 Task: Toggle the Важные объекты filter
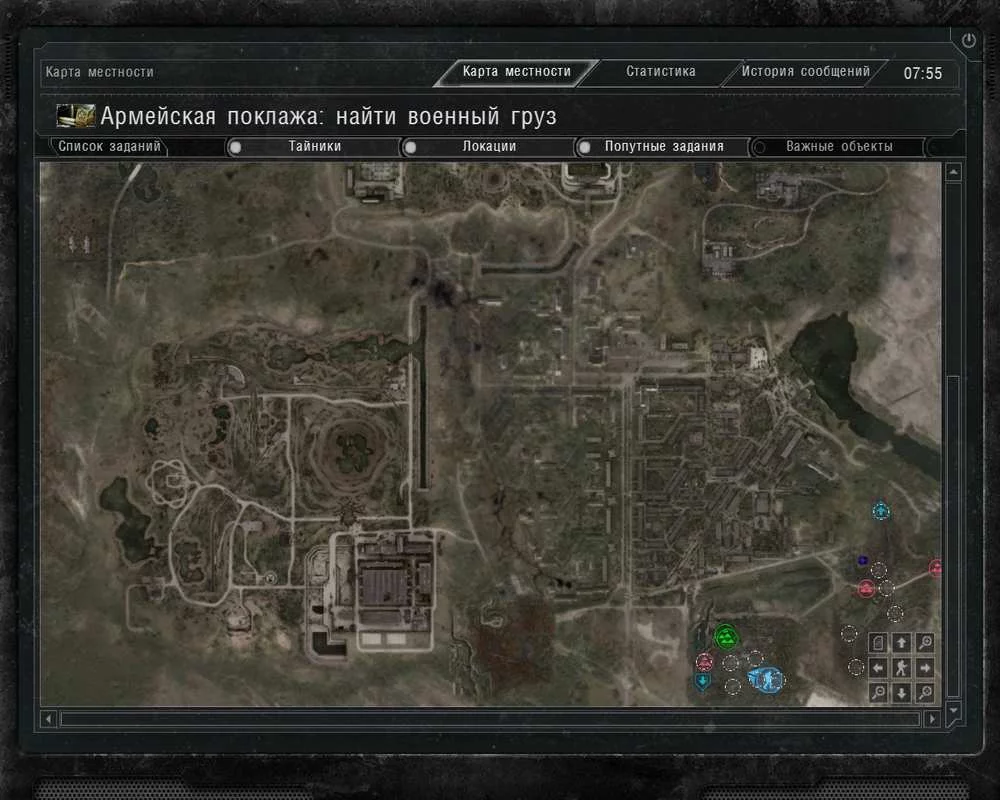(x=759, y=147)
